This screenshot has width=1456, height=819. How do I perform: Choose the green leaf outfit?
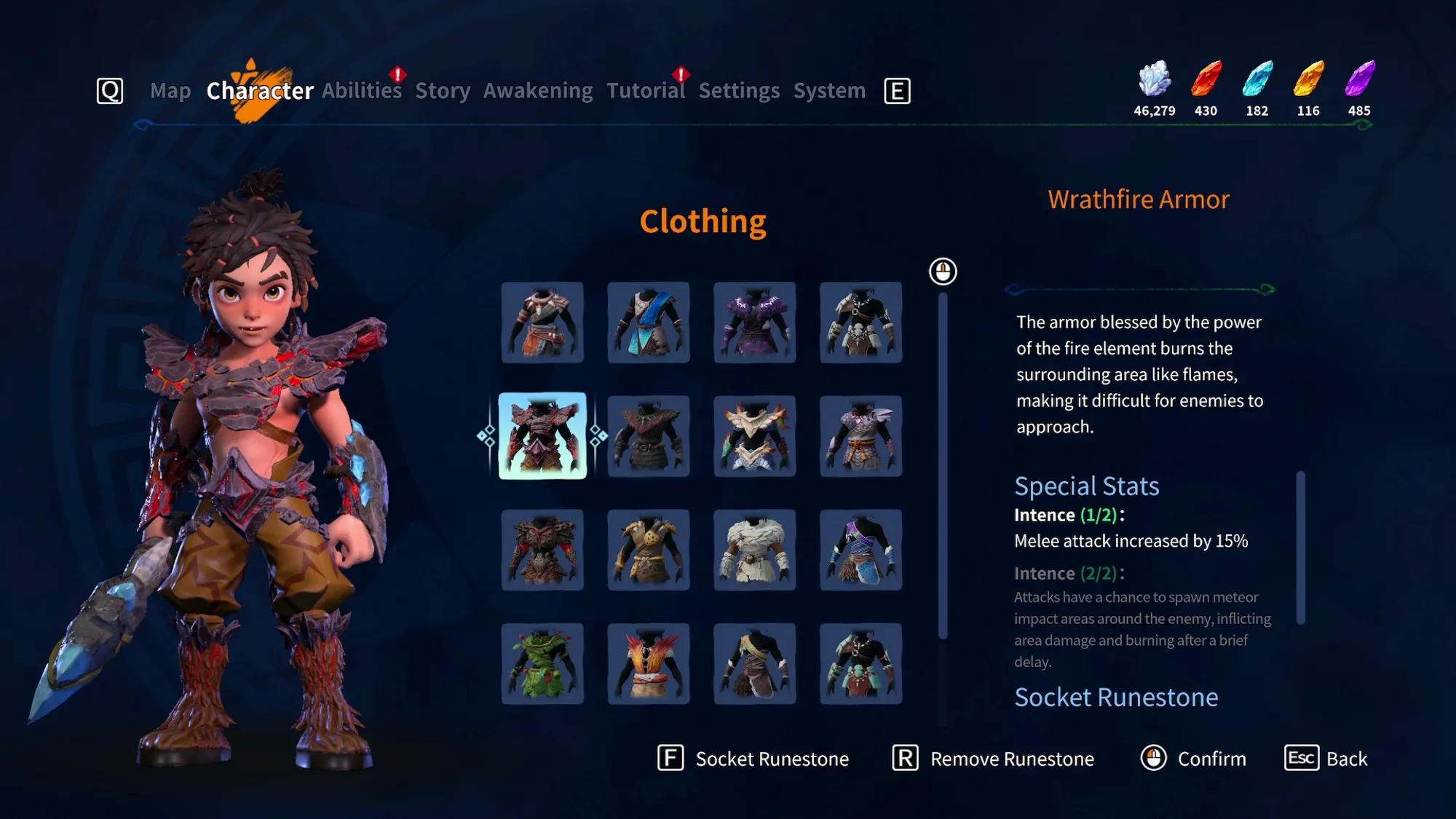(x=542, y=663)
